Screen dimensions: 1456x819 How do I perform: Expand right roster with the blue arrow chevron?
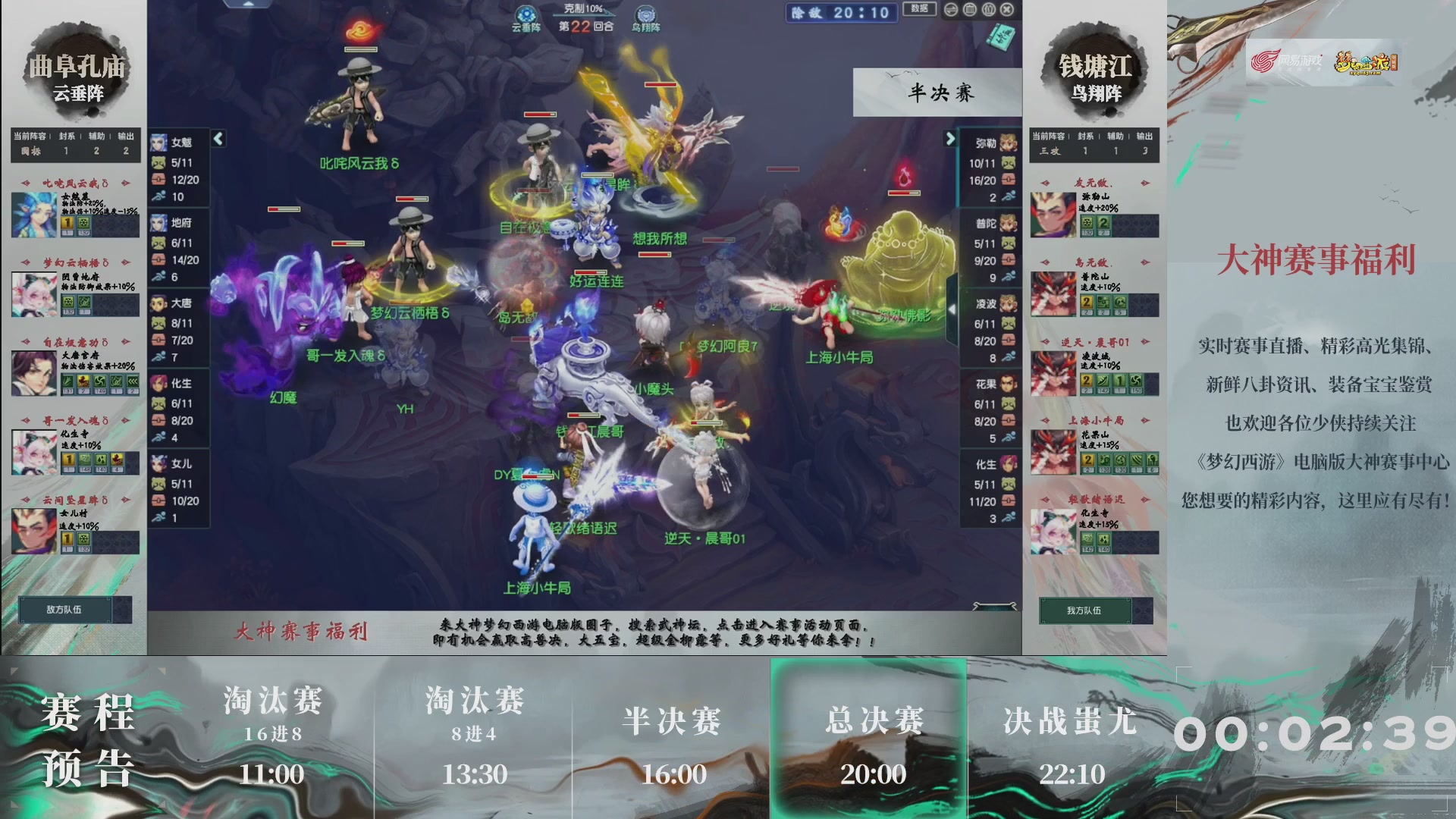pyautogui.click(x=950, y=140)
